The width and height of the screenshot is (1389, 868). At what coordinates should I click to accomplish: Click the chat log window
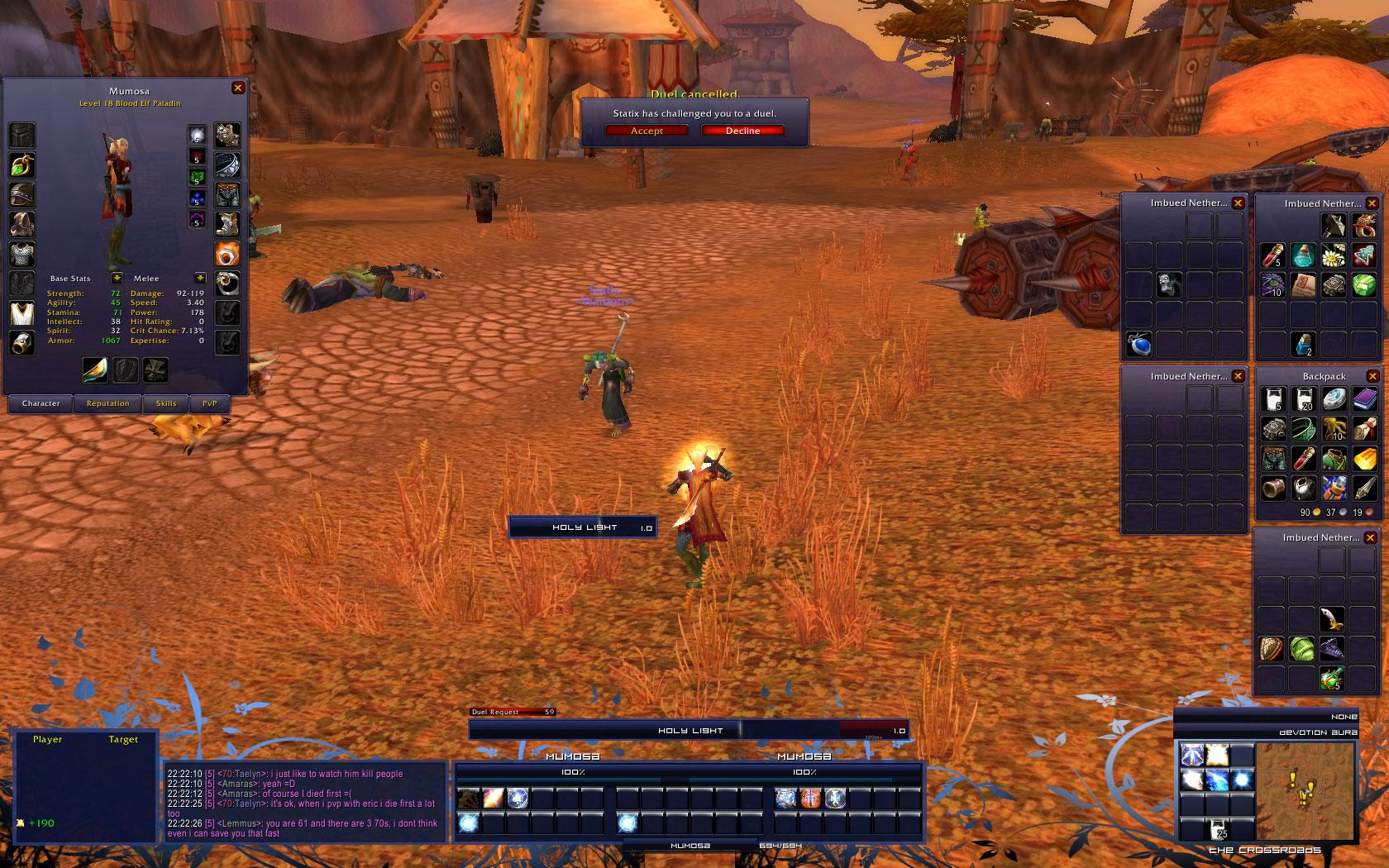tap(304, 802)
